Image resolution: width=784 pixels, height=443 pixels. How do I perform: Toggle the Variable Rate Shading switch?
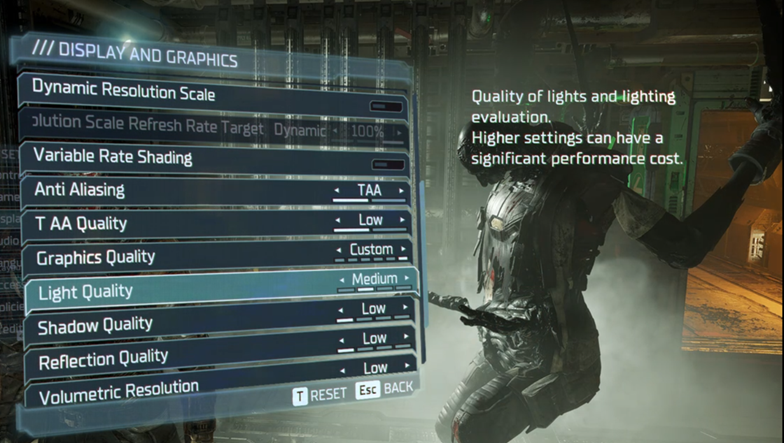point(388,164)
